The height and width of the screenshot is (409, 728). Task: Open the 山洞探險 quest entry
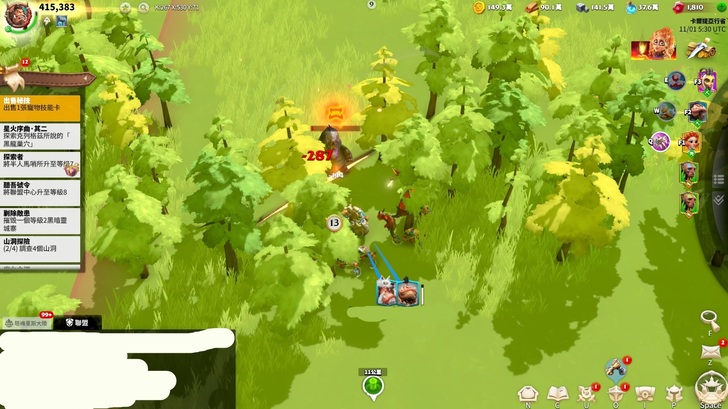click(x=41, y=246)
